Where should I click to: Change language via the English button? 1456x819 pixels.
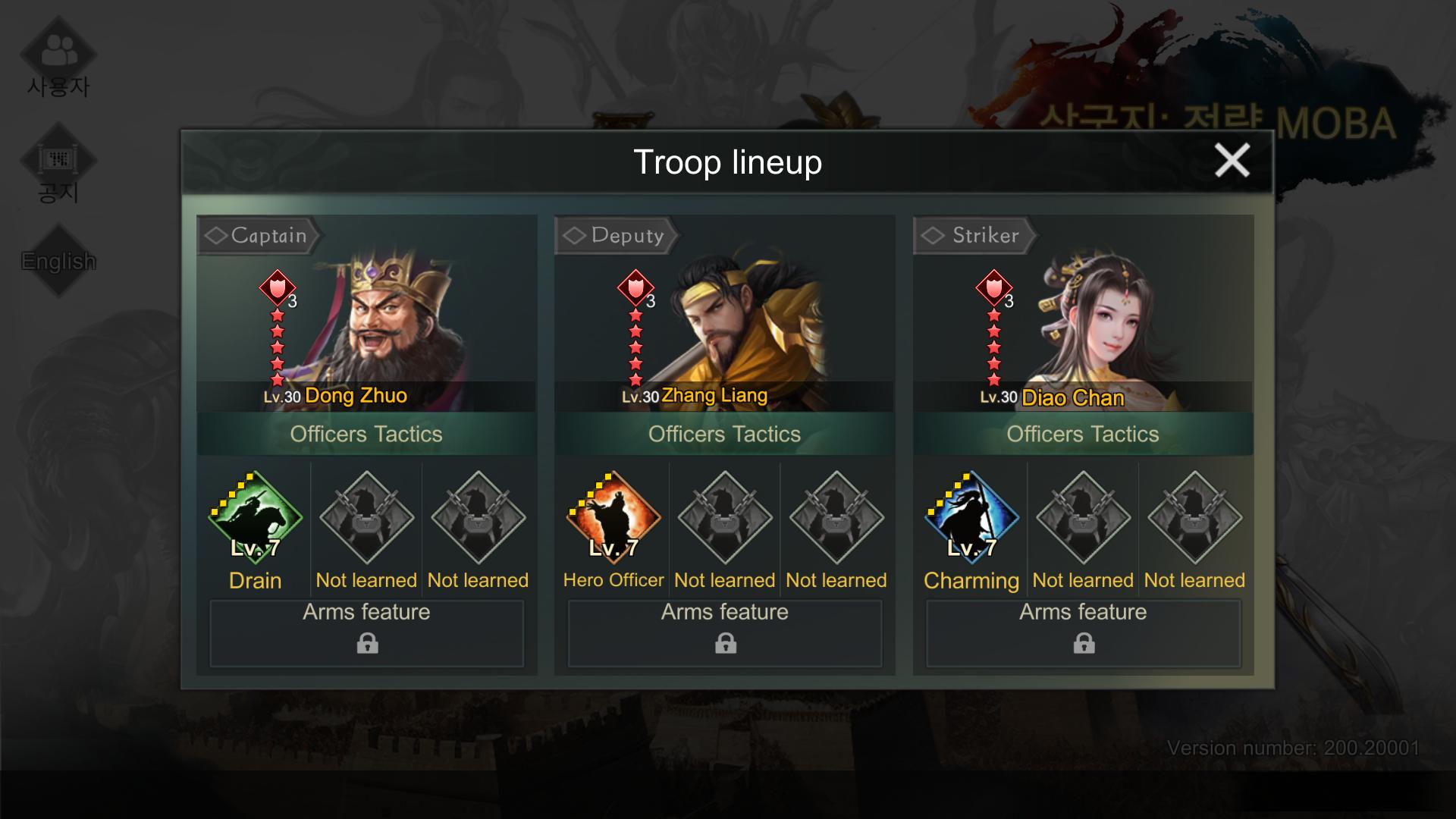(x=58, y=262)
